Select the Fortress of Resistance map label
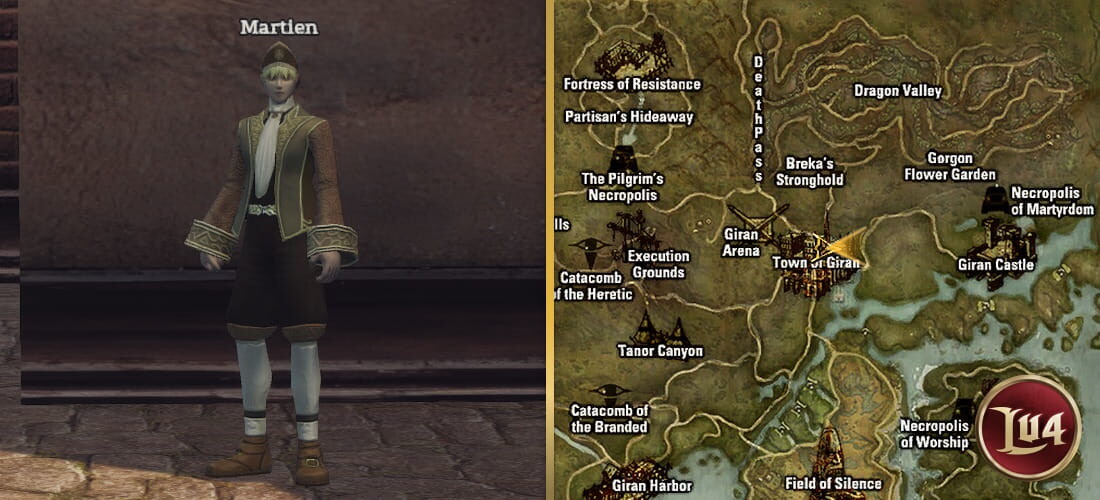 pos(632,85)
